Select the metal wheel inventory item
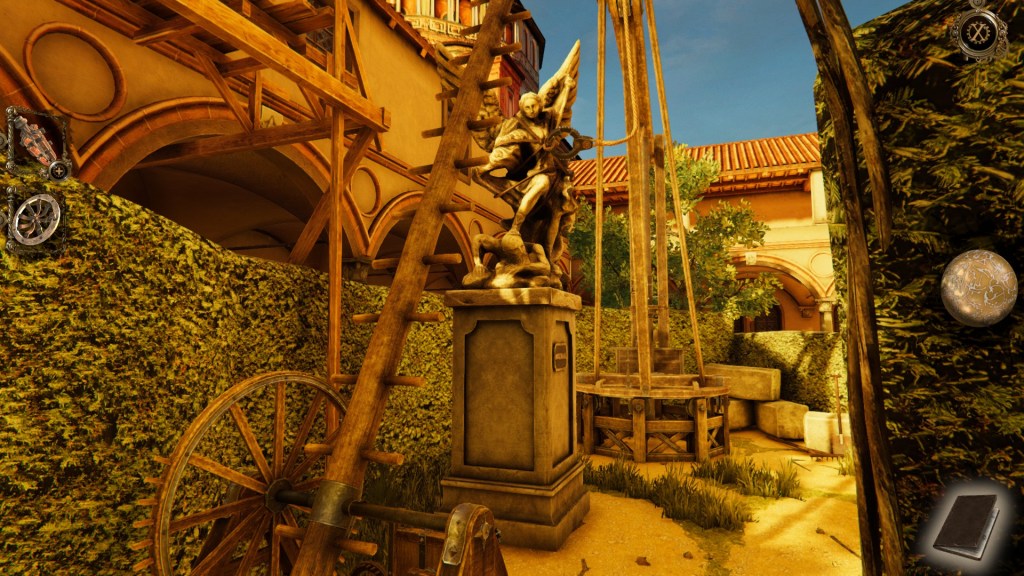The width and height of the screenshot is (1024, 576). click(36, 218)
